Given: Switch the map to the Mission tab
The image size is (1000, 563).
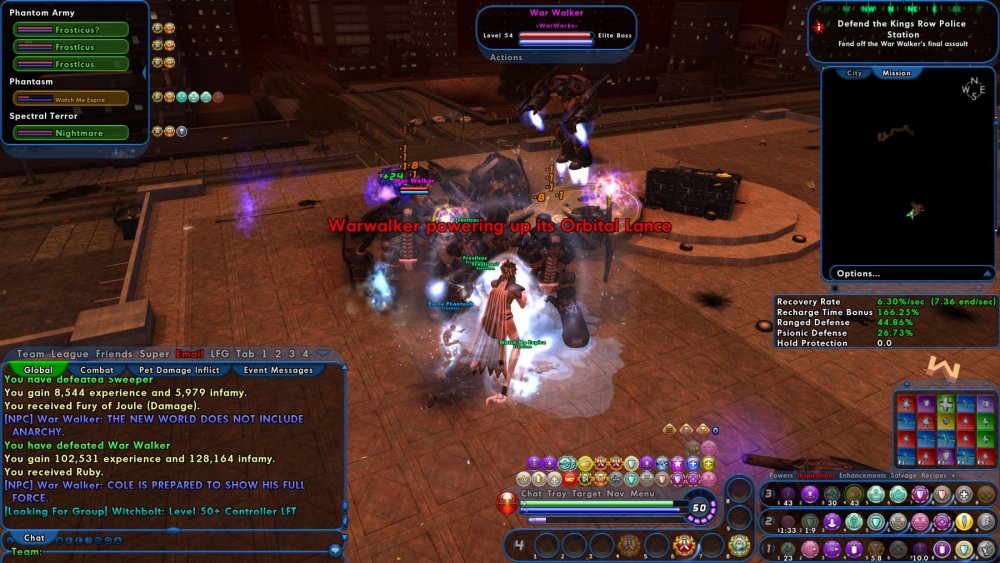Looking at the screenshot, I should coord(896,73).
